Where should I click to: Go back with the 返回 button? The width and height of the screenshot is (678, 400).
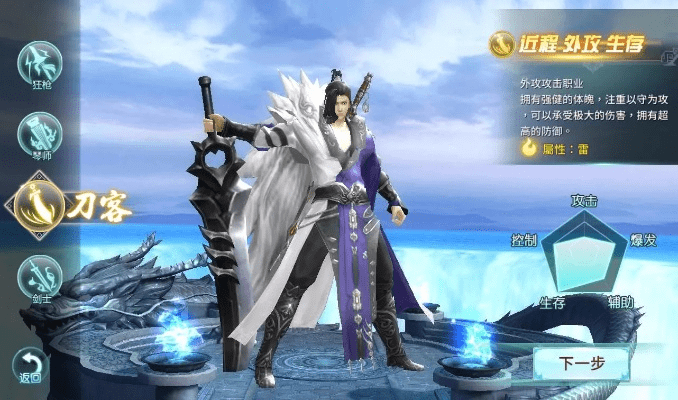(30, 365)
